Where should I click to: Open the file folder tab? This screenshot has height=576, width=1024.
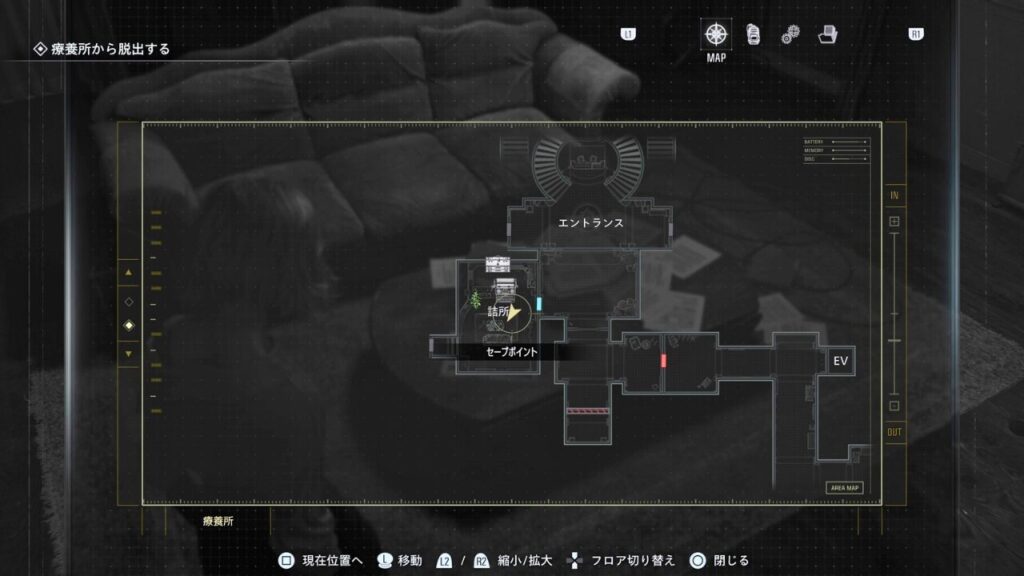[826, 34]
